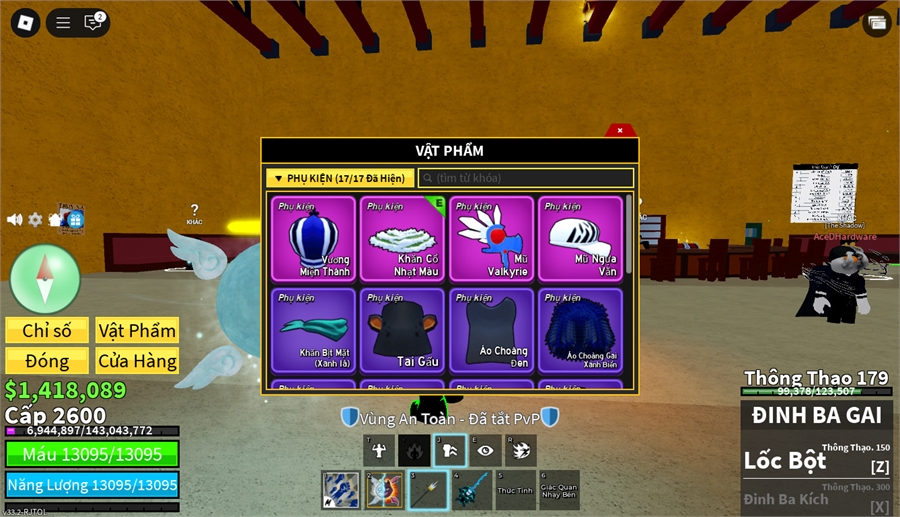Image resolution: width=900 pixels, height=517 pixels.
Task: Choose the Mũ Valkyrie helmet item
Action: tap(491, 238)
